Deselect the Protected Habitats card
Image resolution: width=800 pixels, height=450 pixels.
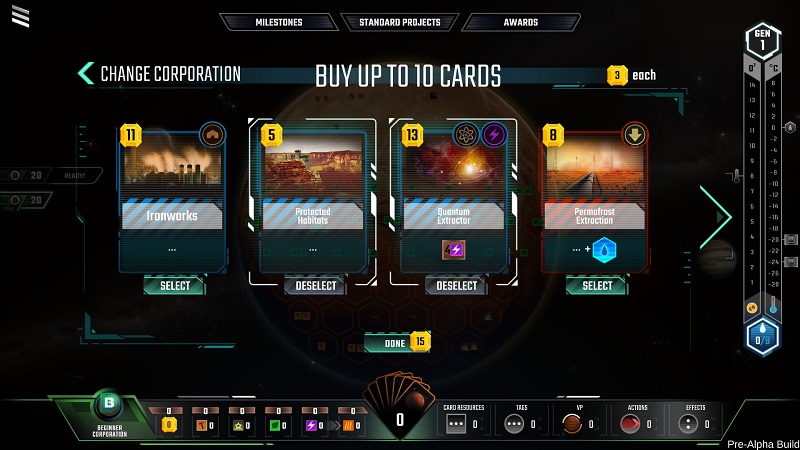click(x=315, y=286)
